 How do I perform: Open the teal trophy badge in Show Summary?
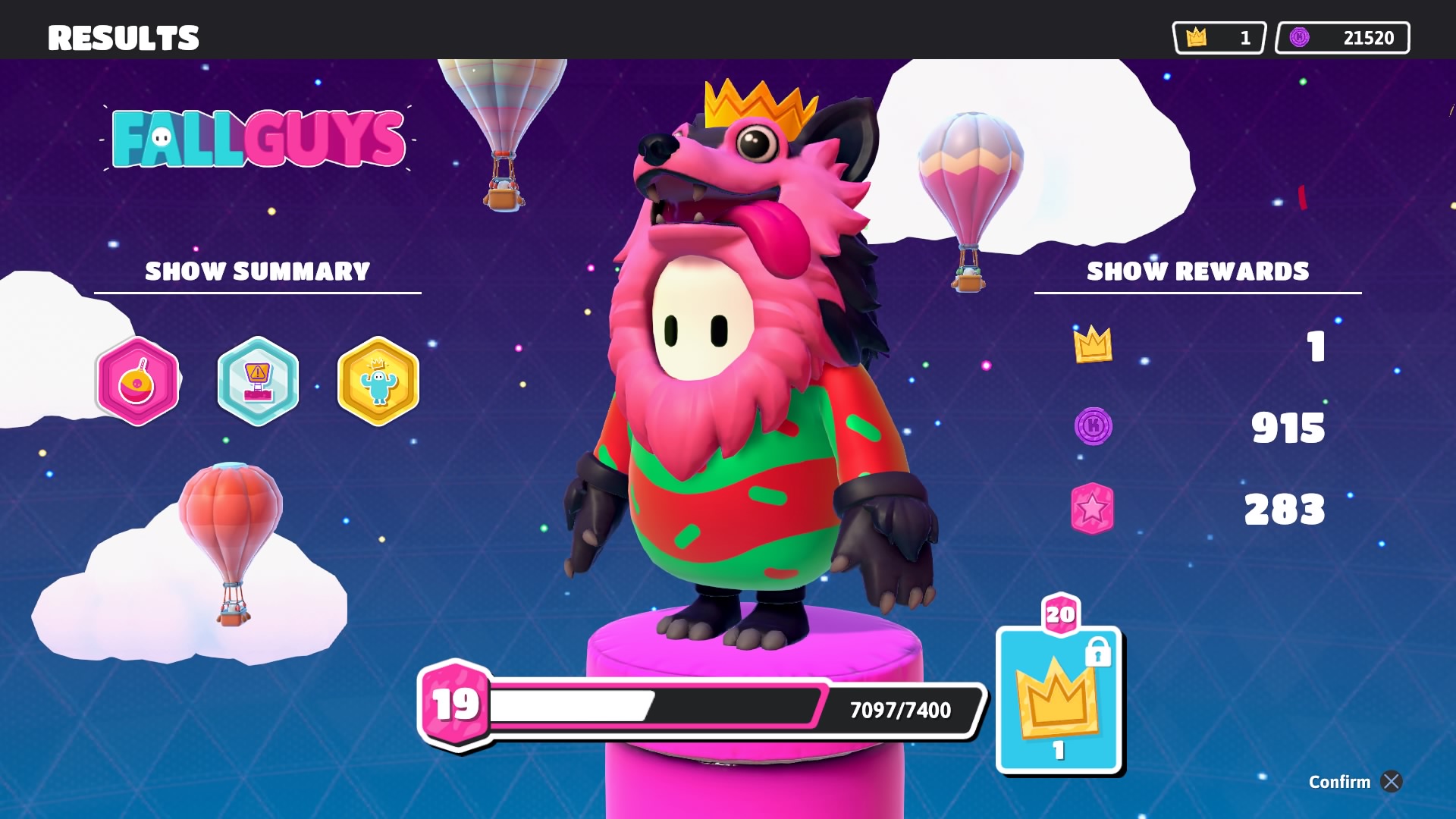pos(258,383)
